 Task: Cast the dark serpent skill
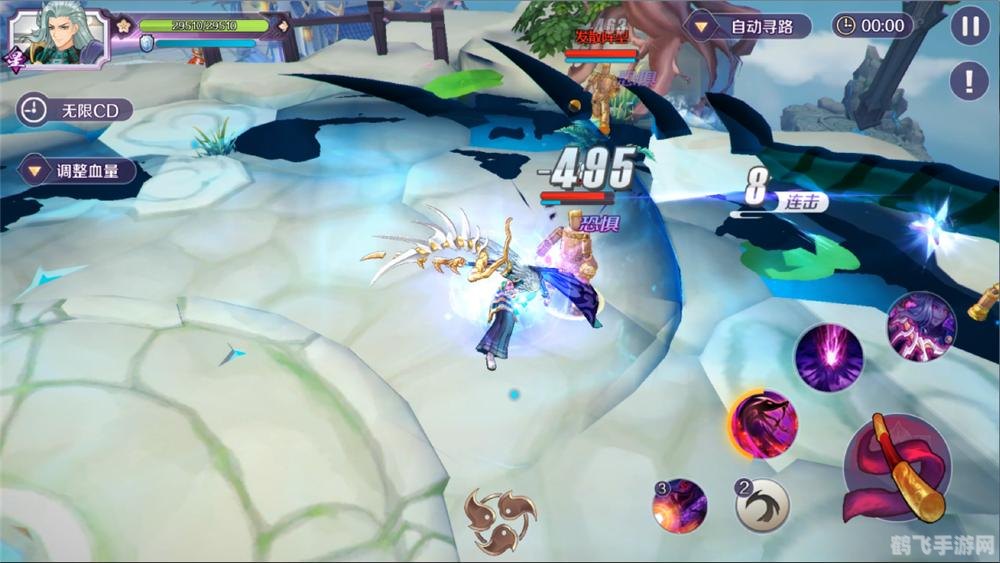[x=763, y=424]
